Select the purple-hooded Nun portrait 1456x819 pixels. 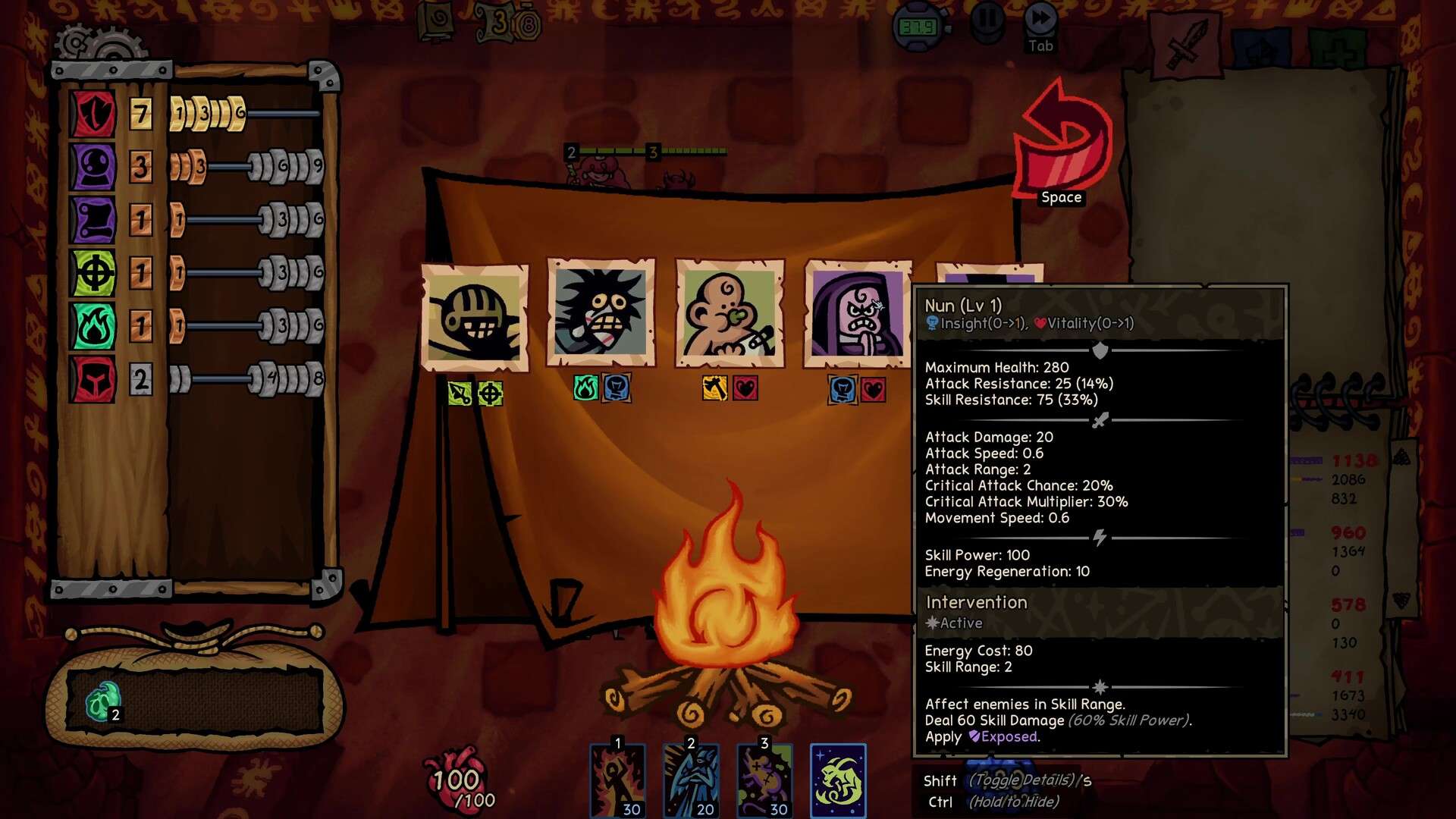[858, 312]
